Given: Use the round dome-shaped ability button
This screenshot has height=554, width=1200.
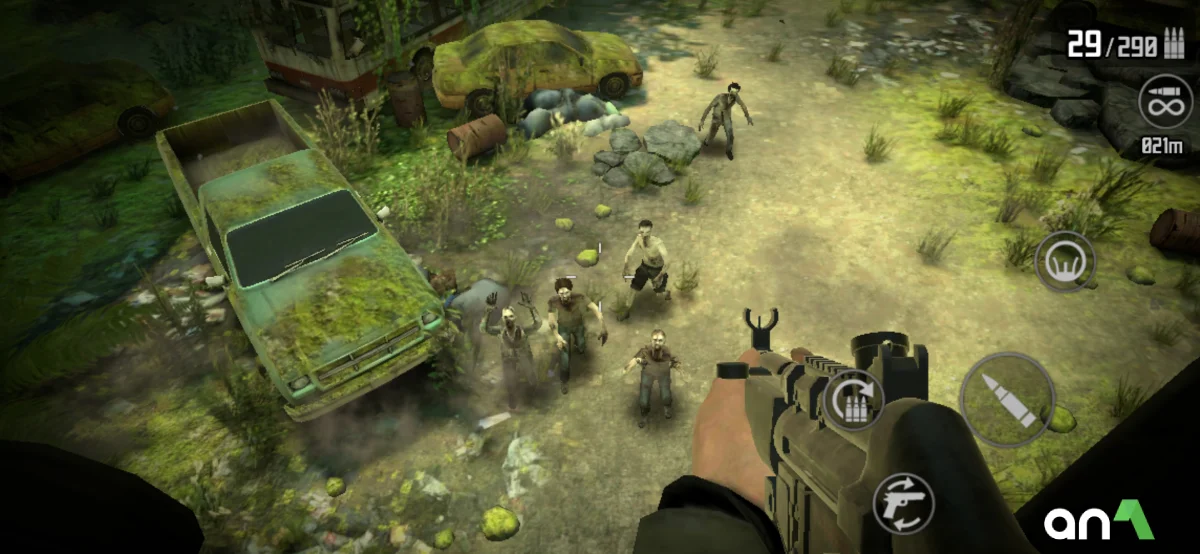Looking at the screenshot, I should coord(1065,262).
